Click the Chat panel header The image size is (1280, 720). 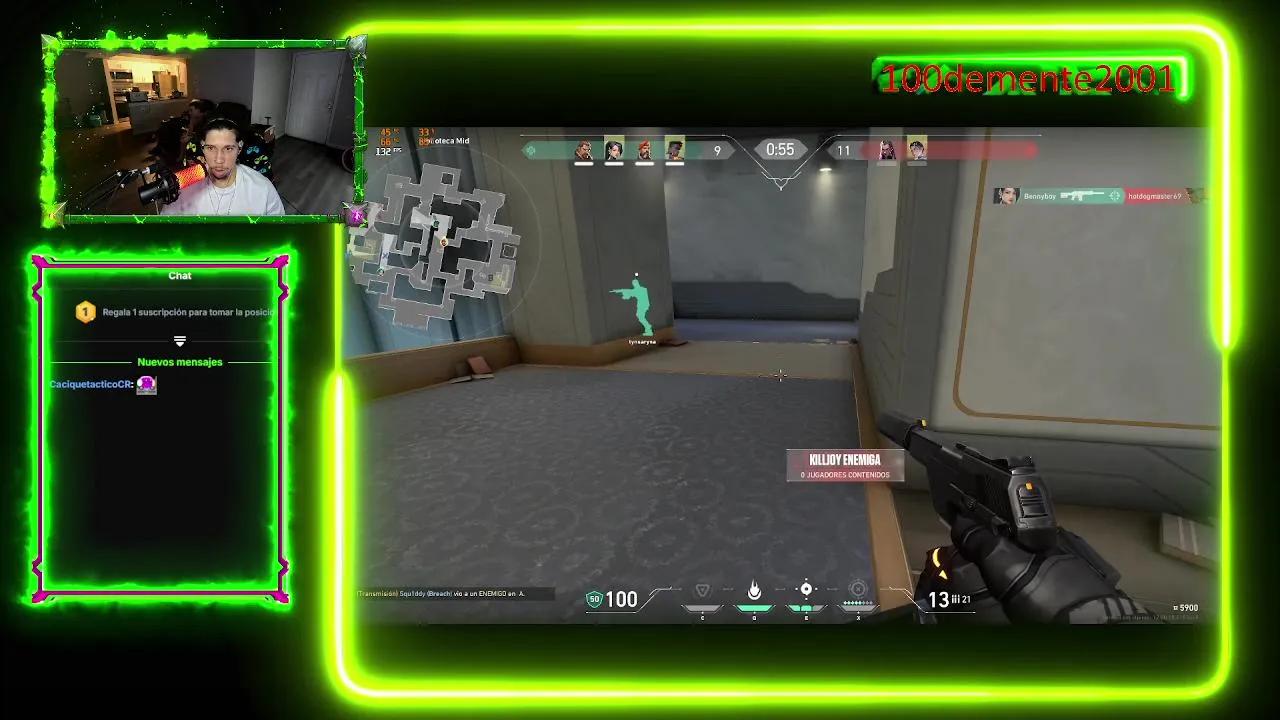pyautogui.click(x=180, y=276)
